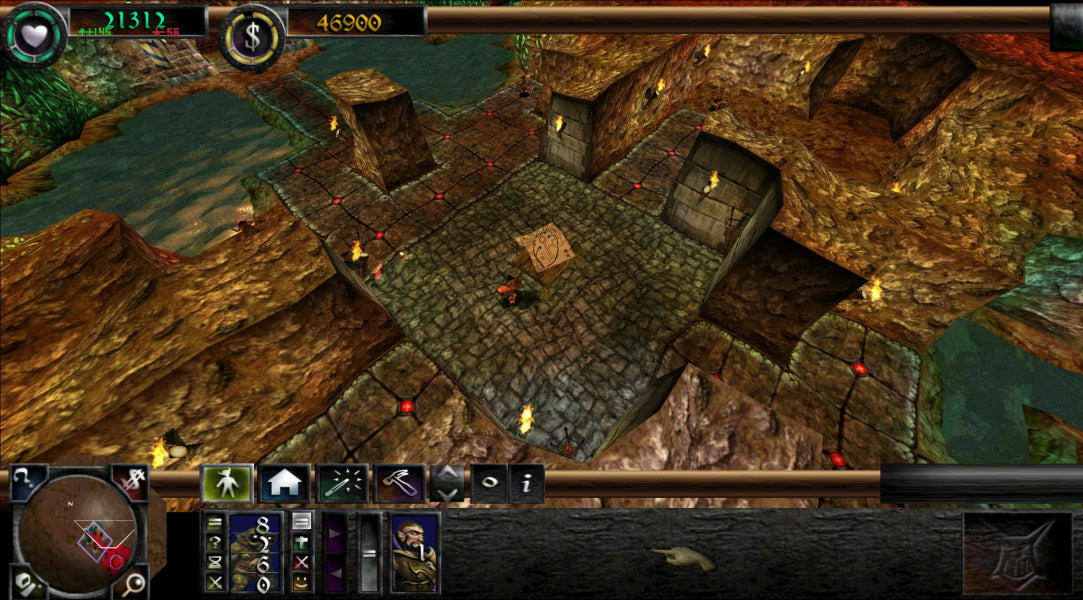The width and height of the screenshot is (1083, 600).
Task: Zoom the minimap with the magnifying glass
Action: [131, 583]
